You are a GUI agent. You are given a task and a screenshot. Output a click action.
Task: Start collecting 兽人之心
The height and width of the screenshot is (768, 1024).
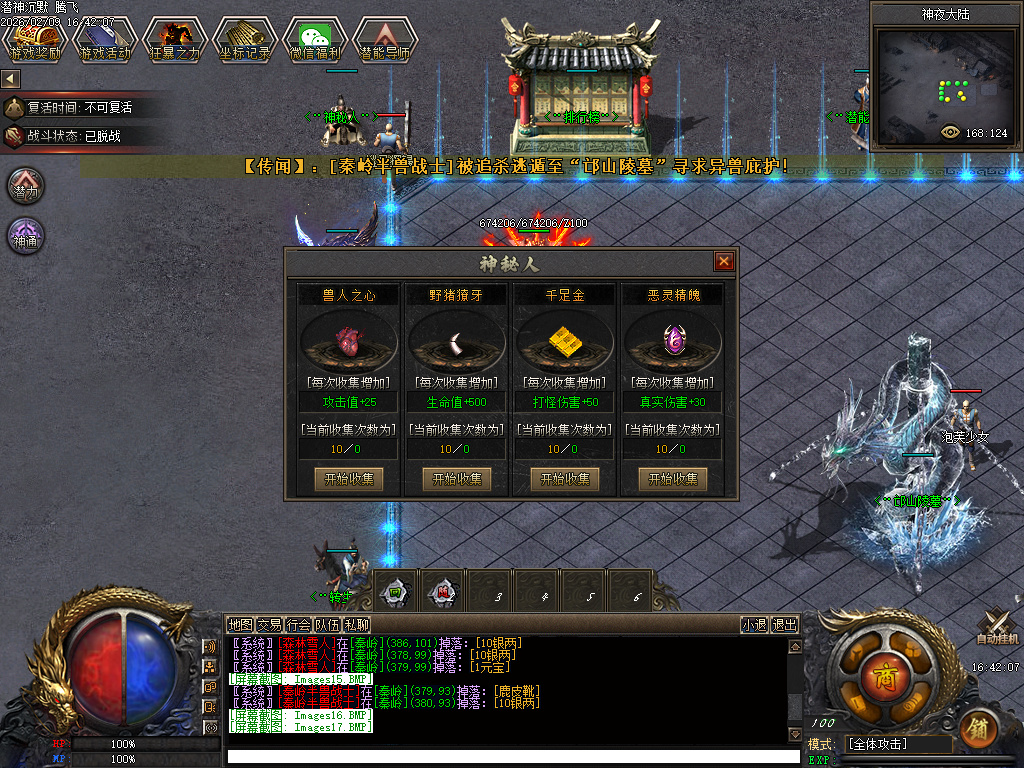349,479
